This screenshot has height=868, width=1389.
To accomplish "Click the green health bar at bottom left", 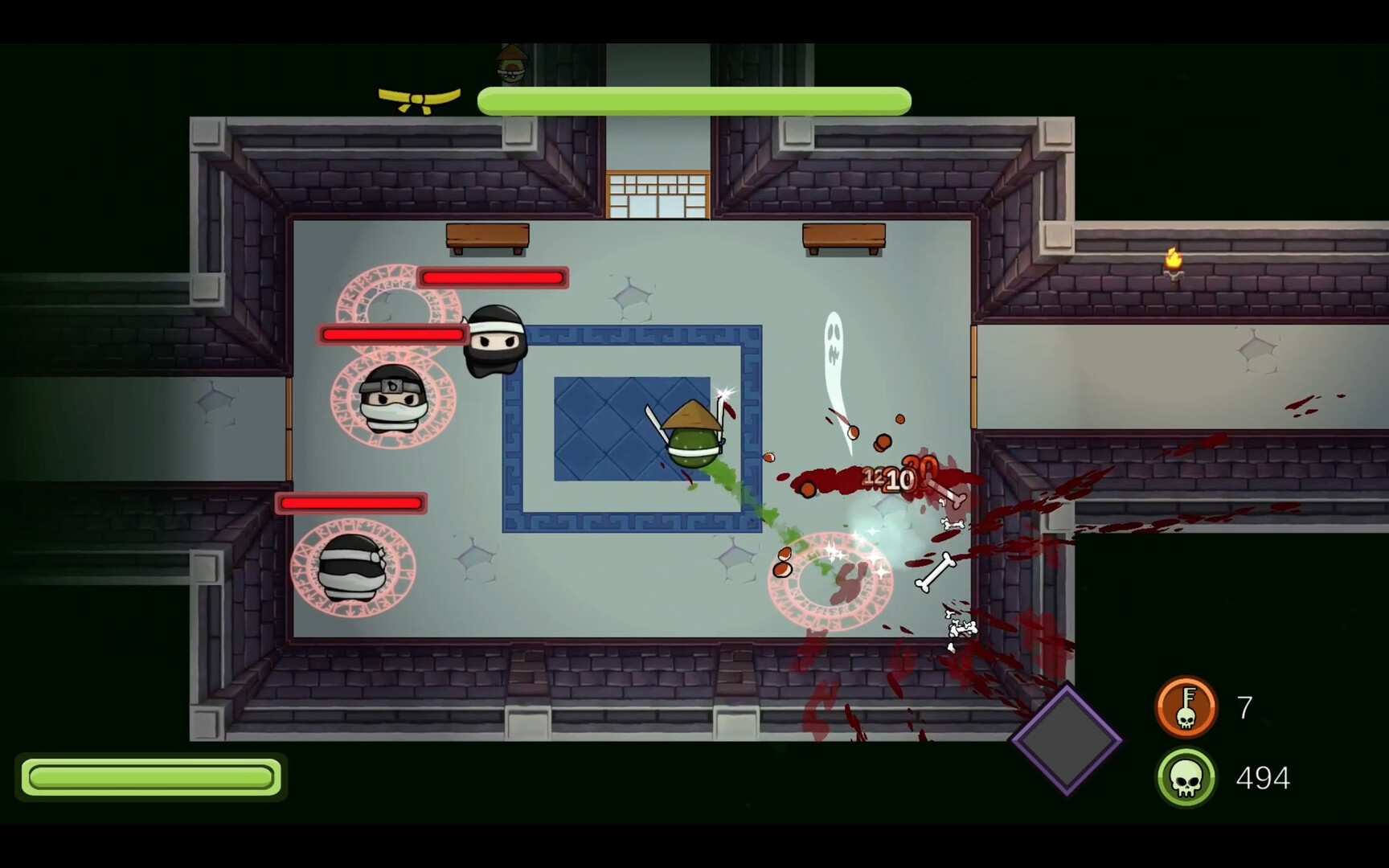I will 151,777.
